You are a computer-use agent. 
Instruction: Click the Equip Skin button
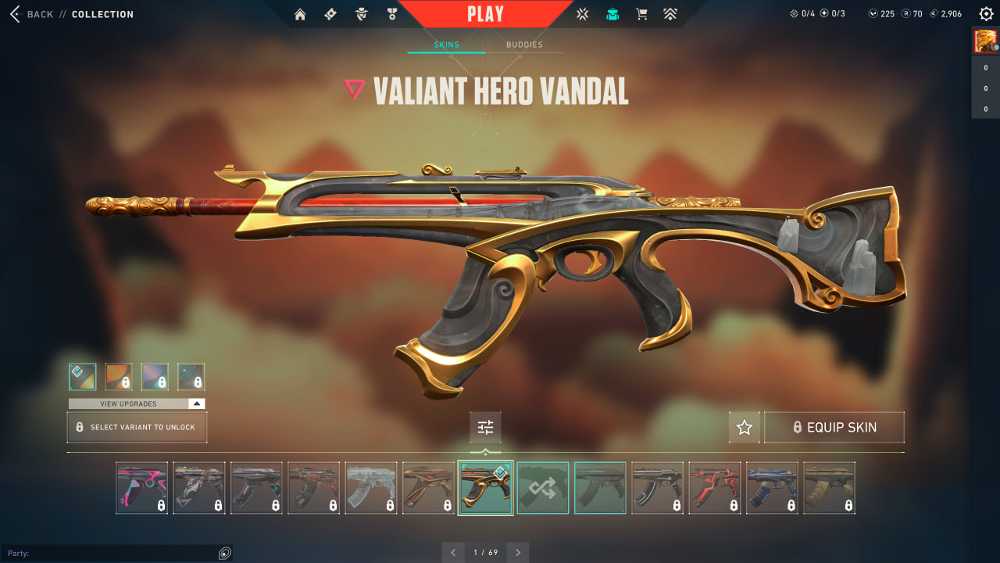click(x=834, y=427)
